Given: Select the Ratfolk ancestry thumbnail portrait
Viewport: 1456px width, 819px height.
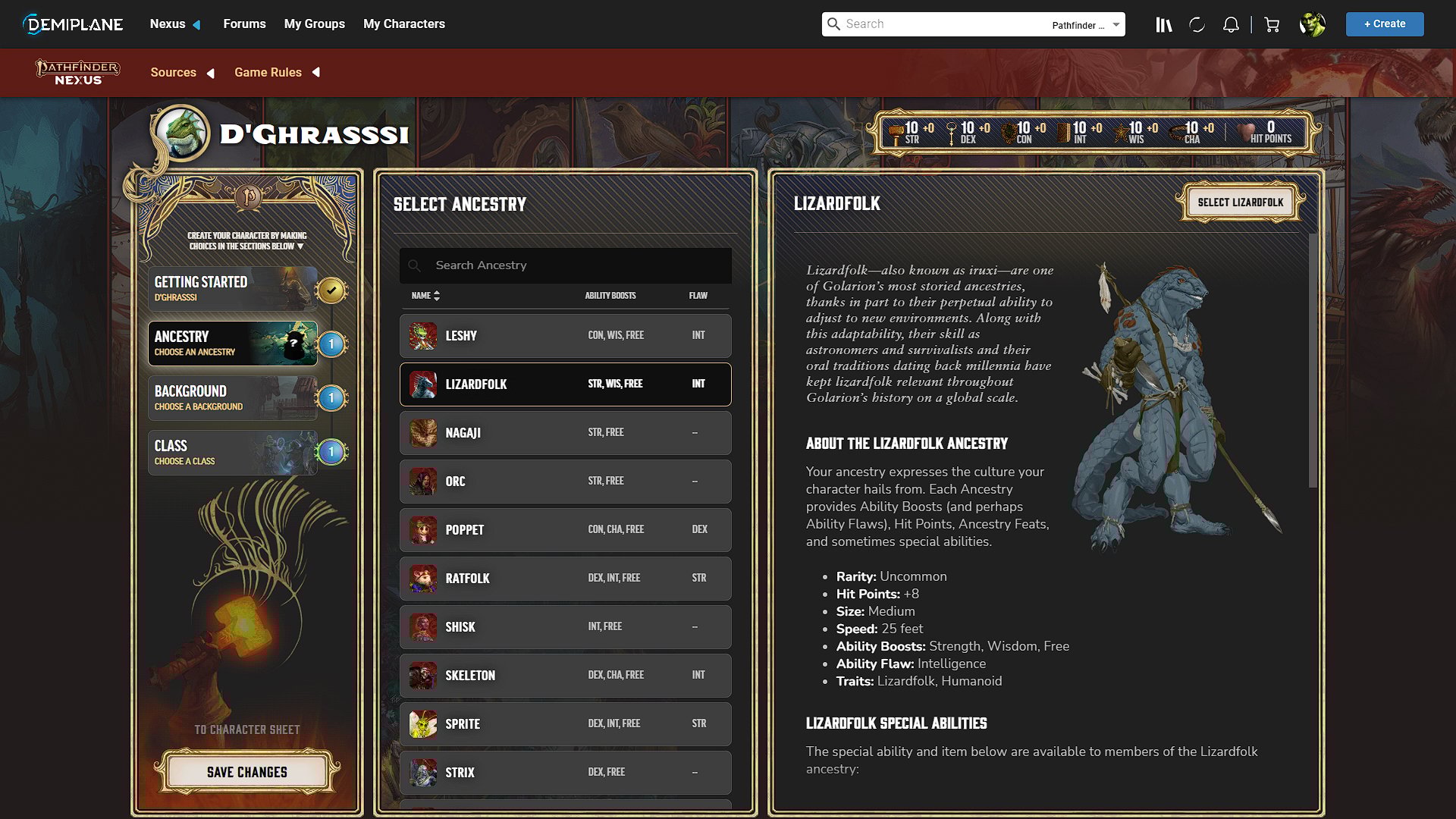Looking at the screenshot, I should (x=422, y=578).
